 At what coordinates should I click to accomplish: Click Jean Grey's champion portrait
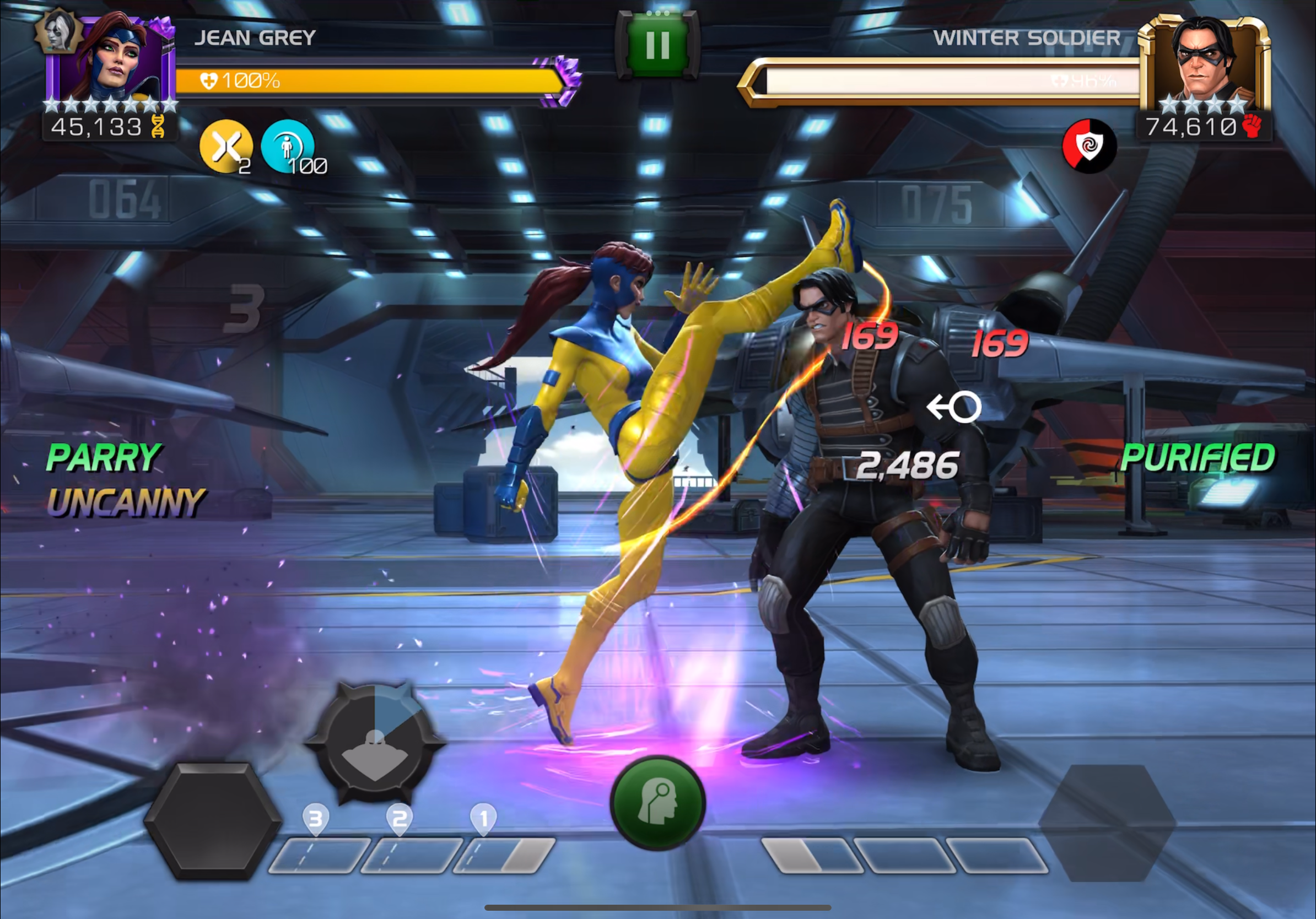(112, 60)
